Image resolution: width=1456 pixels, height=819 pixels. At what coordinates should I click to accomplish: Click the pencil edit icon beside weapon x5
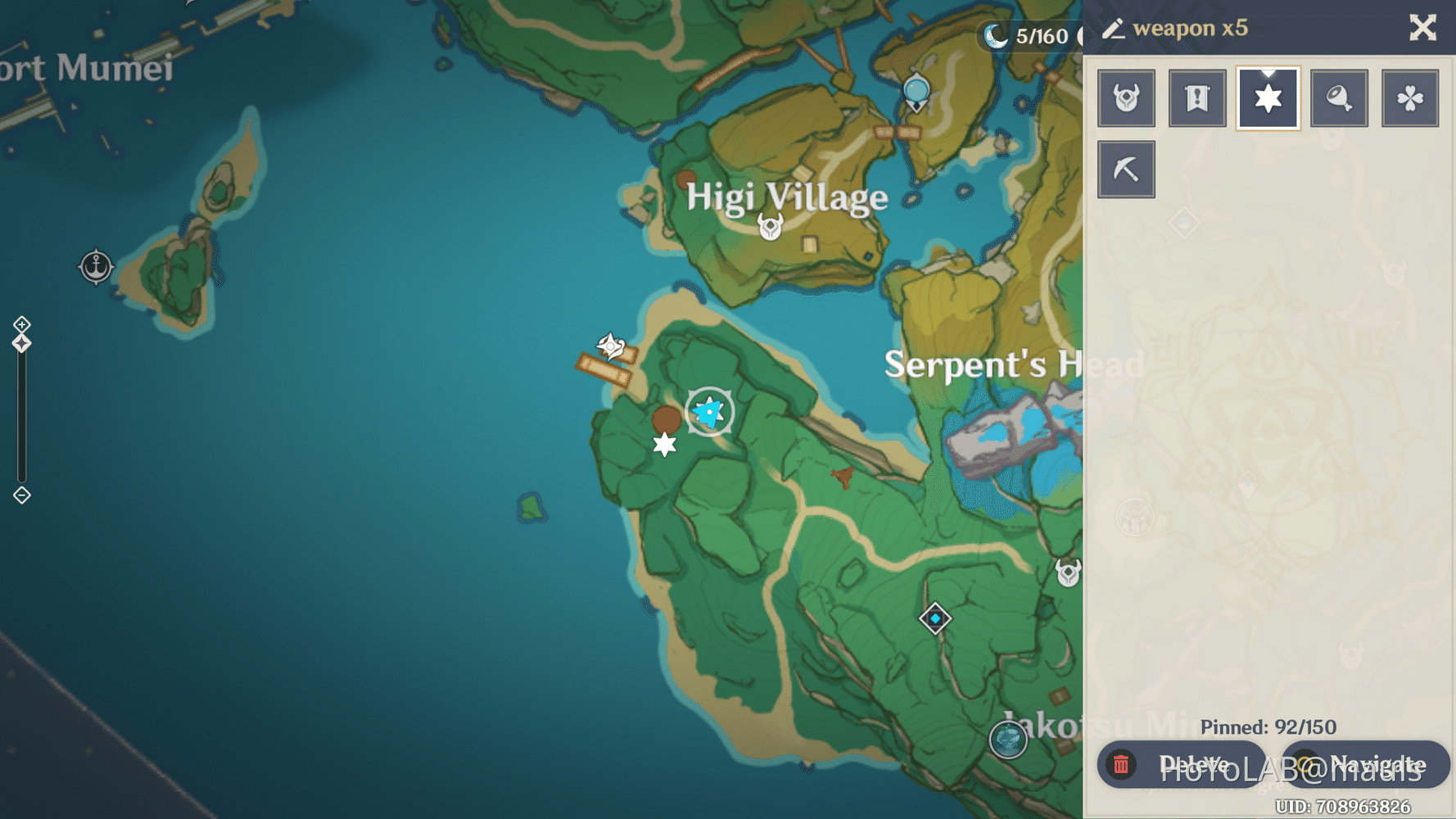(1114, 28)
